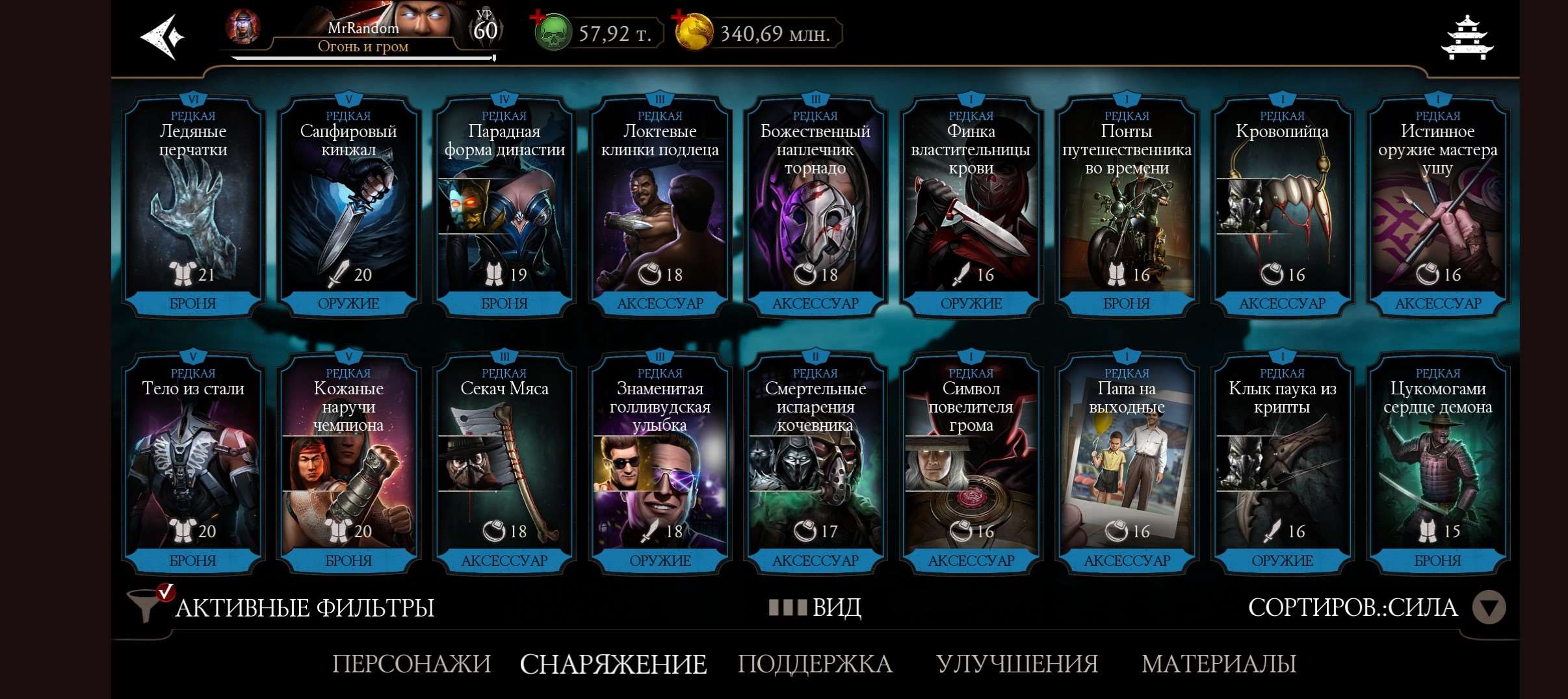Open the УЛУЧШЕНИЯ tab

pyautogui.click(x=1017, y=664)
